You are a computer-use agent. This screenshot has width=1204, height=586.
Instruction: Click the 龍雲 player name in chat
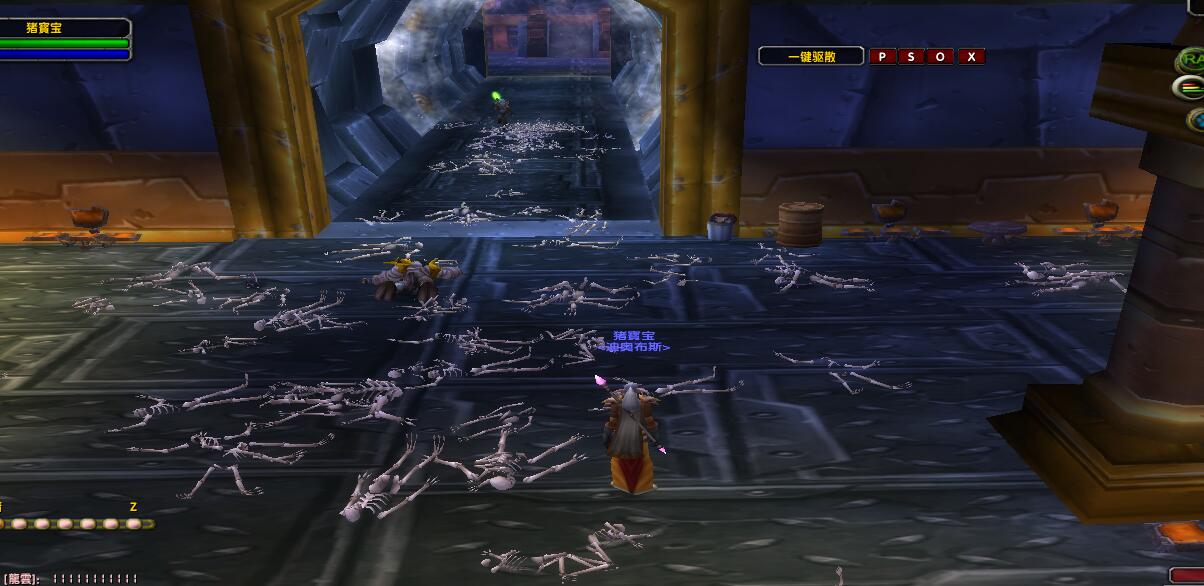pos(20,579)
